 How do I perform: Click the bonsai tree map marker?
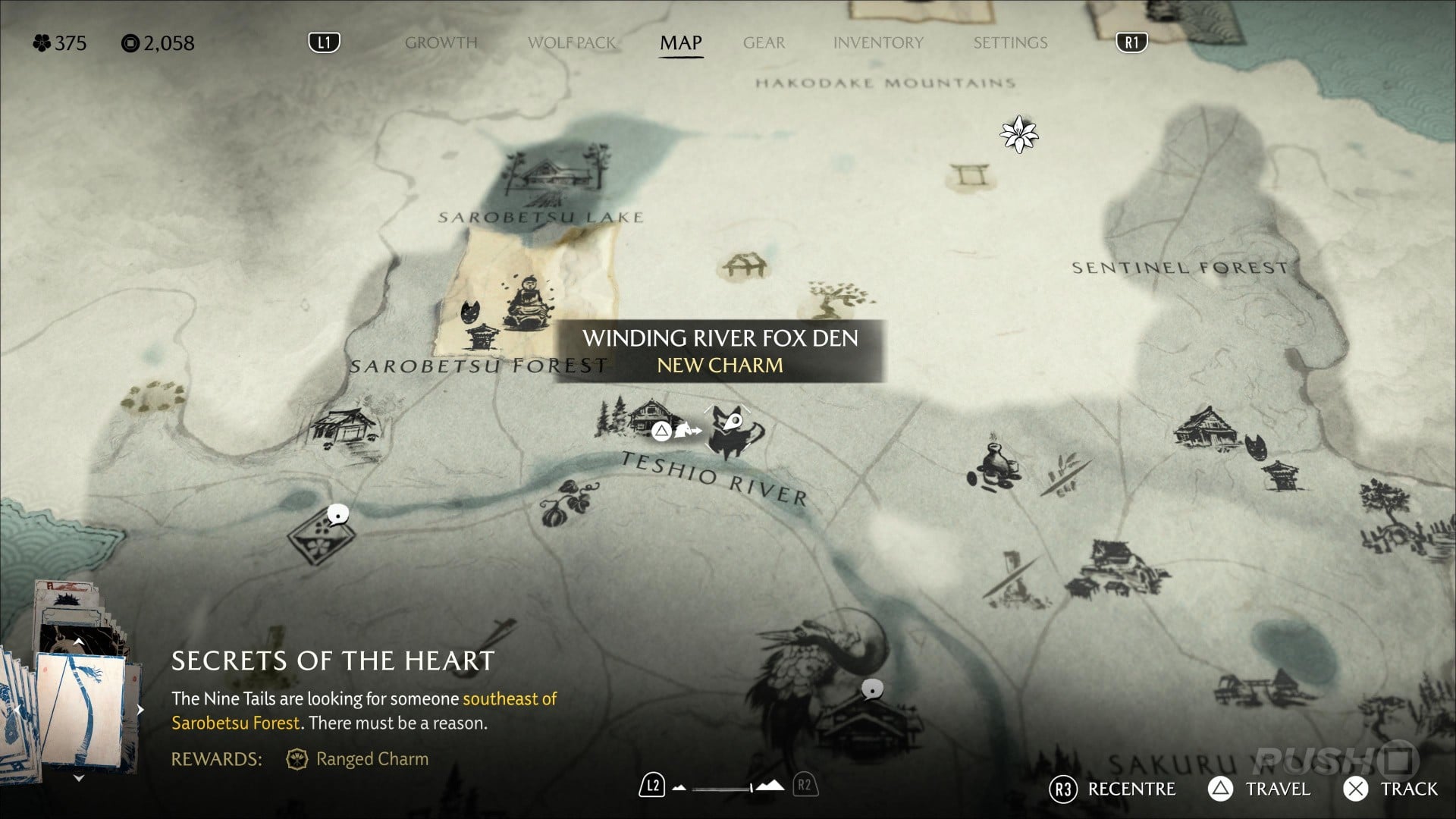tap(836, 298)
